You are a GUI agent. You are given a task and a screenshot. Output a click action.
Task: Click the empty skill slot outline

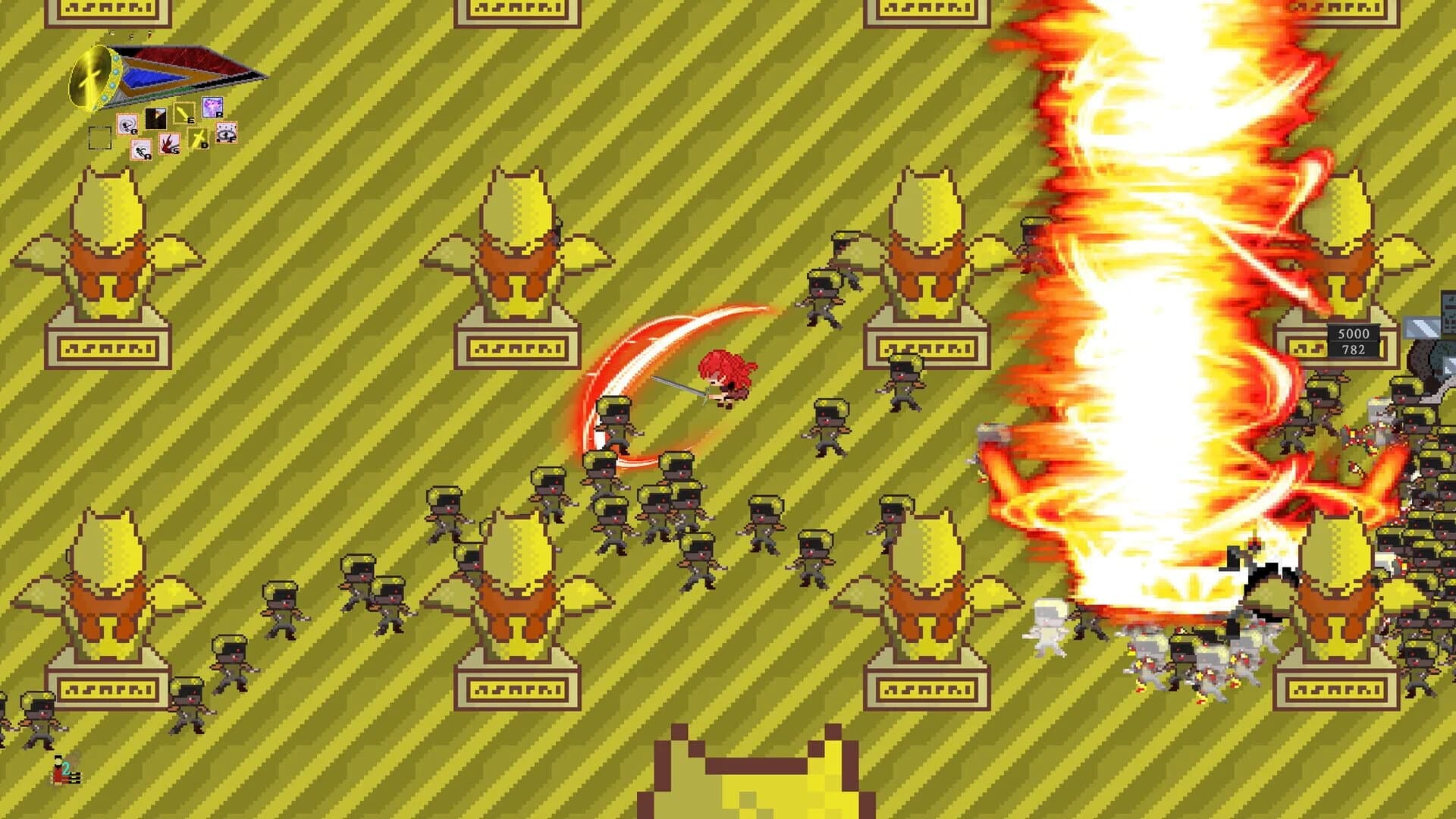[x=100, y=139]
